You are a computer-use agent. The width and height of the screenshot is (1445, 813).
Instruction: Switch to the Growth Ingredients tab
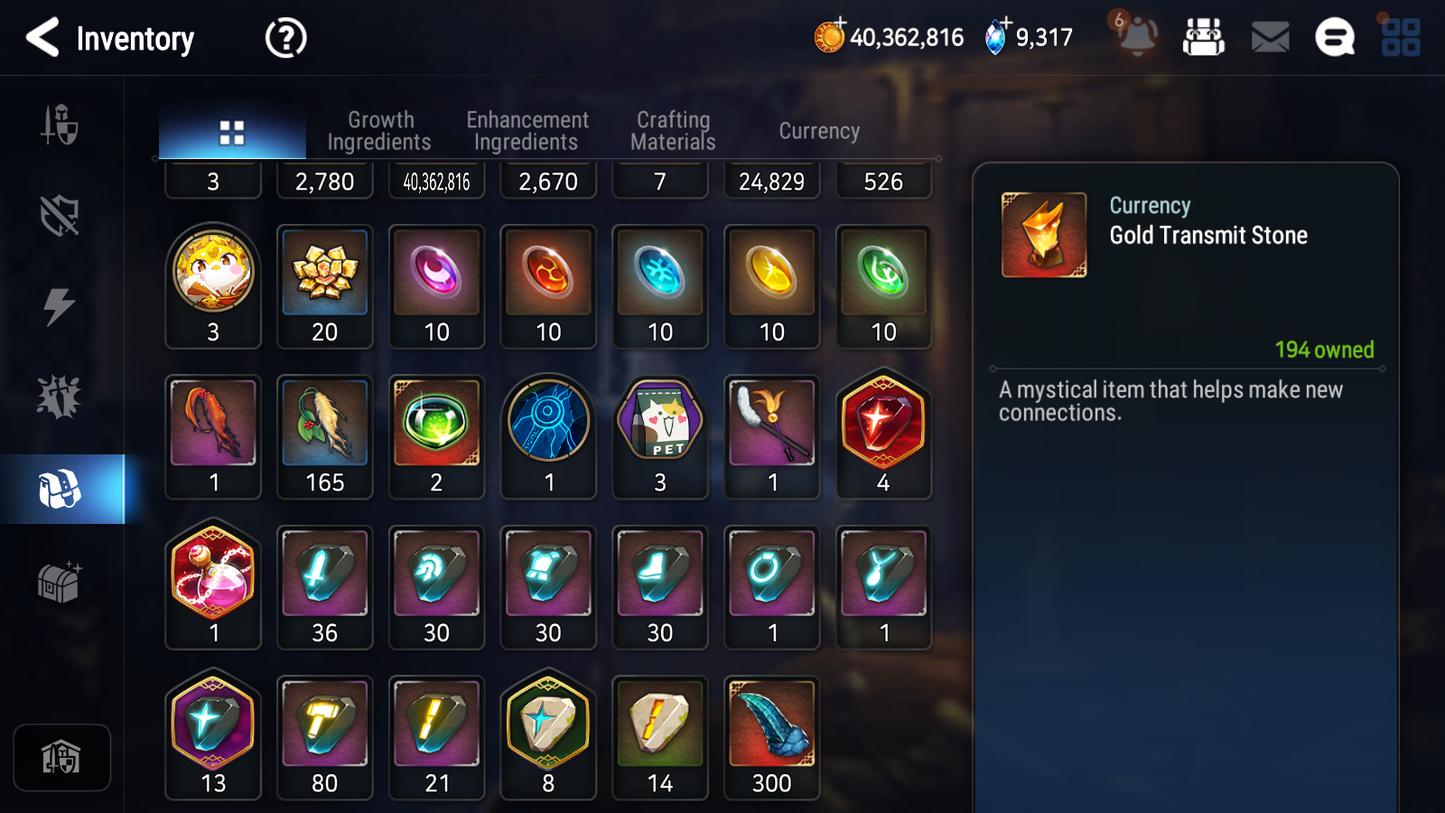pos(380,131)
